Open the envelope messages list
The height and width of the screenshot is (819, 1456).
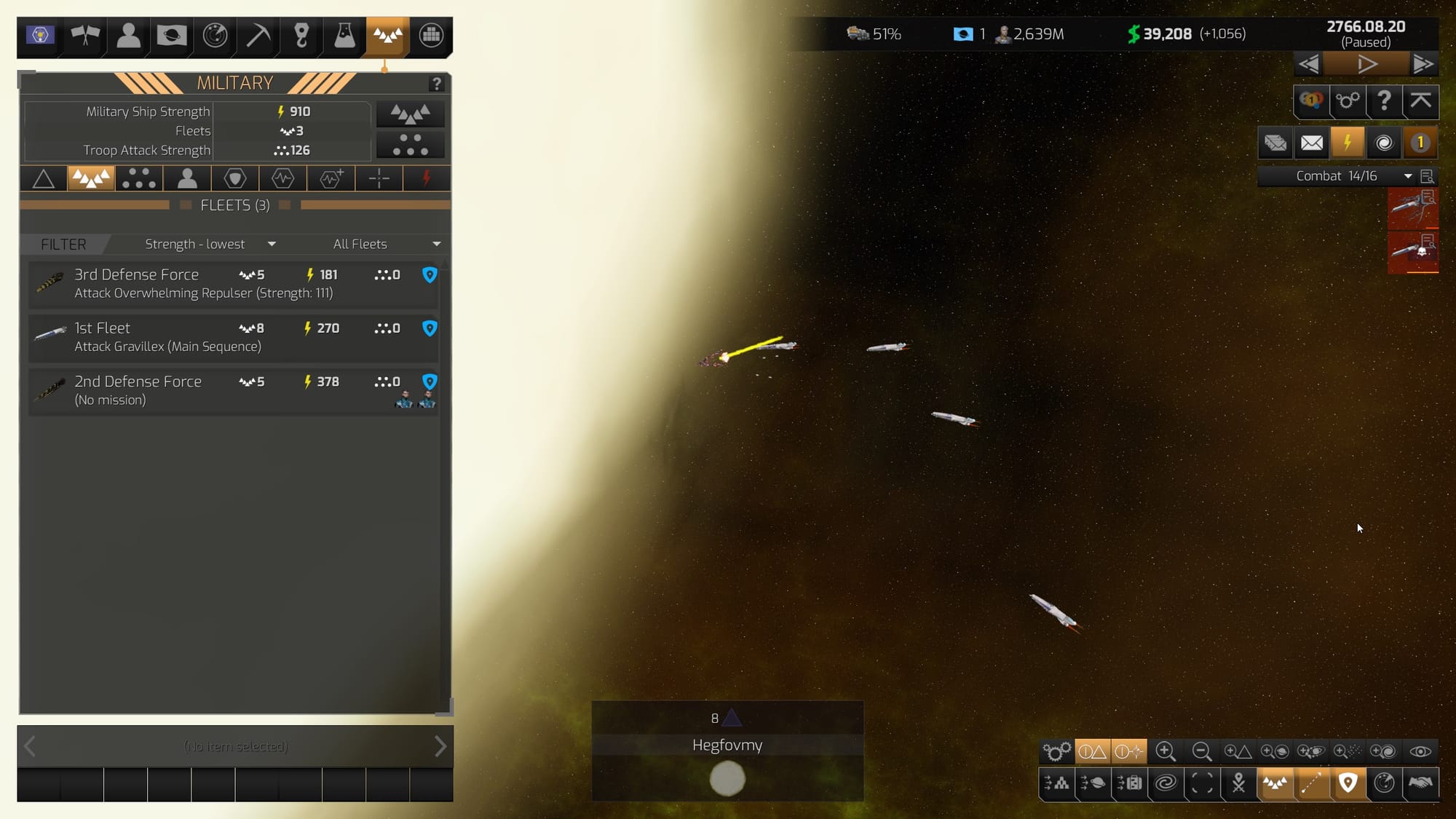point(1312,143)
